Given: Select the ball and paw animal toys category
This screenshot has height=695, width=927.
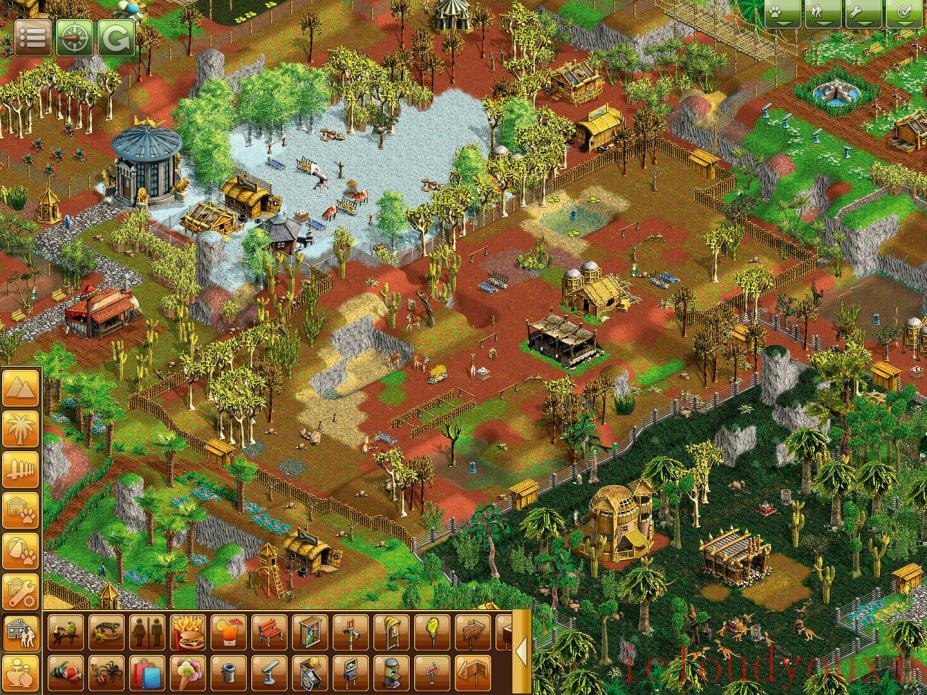Looking at the screenshot, I should [20, 551].
